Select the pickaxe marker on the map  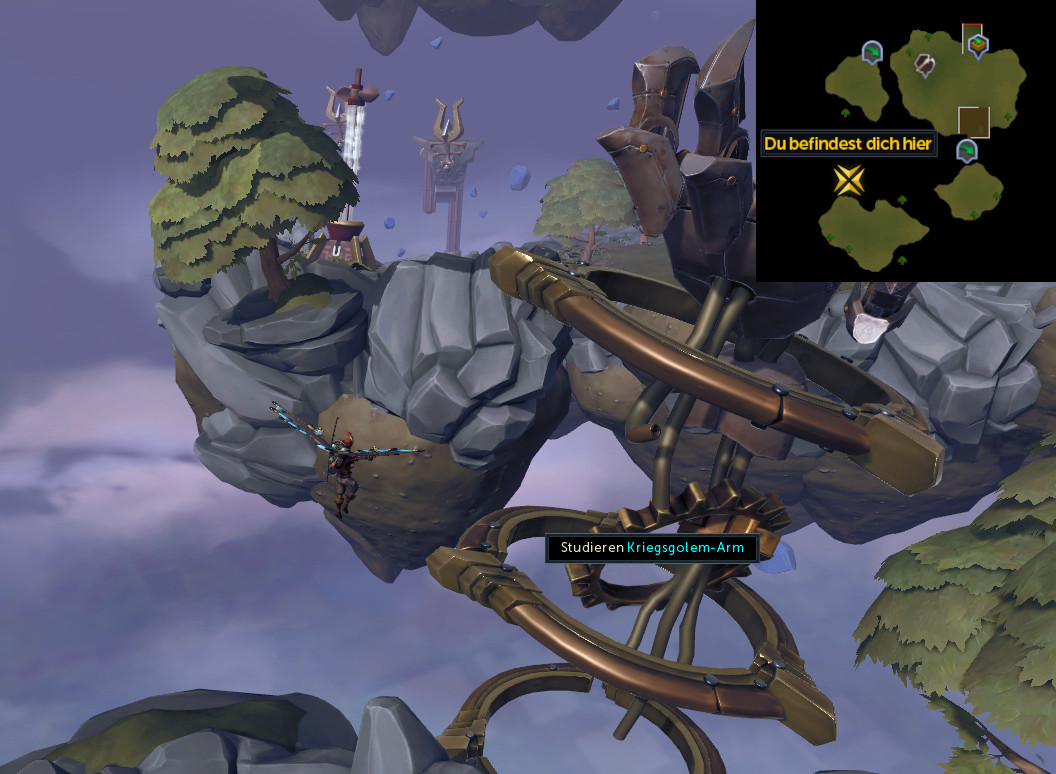pyautogui.click(x=925, y=65)
